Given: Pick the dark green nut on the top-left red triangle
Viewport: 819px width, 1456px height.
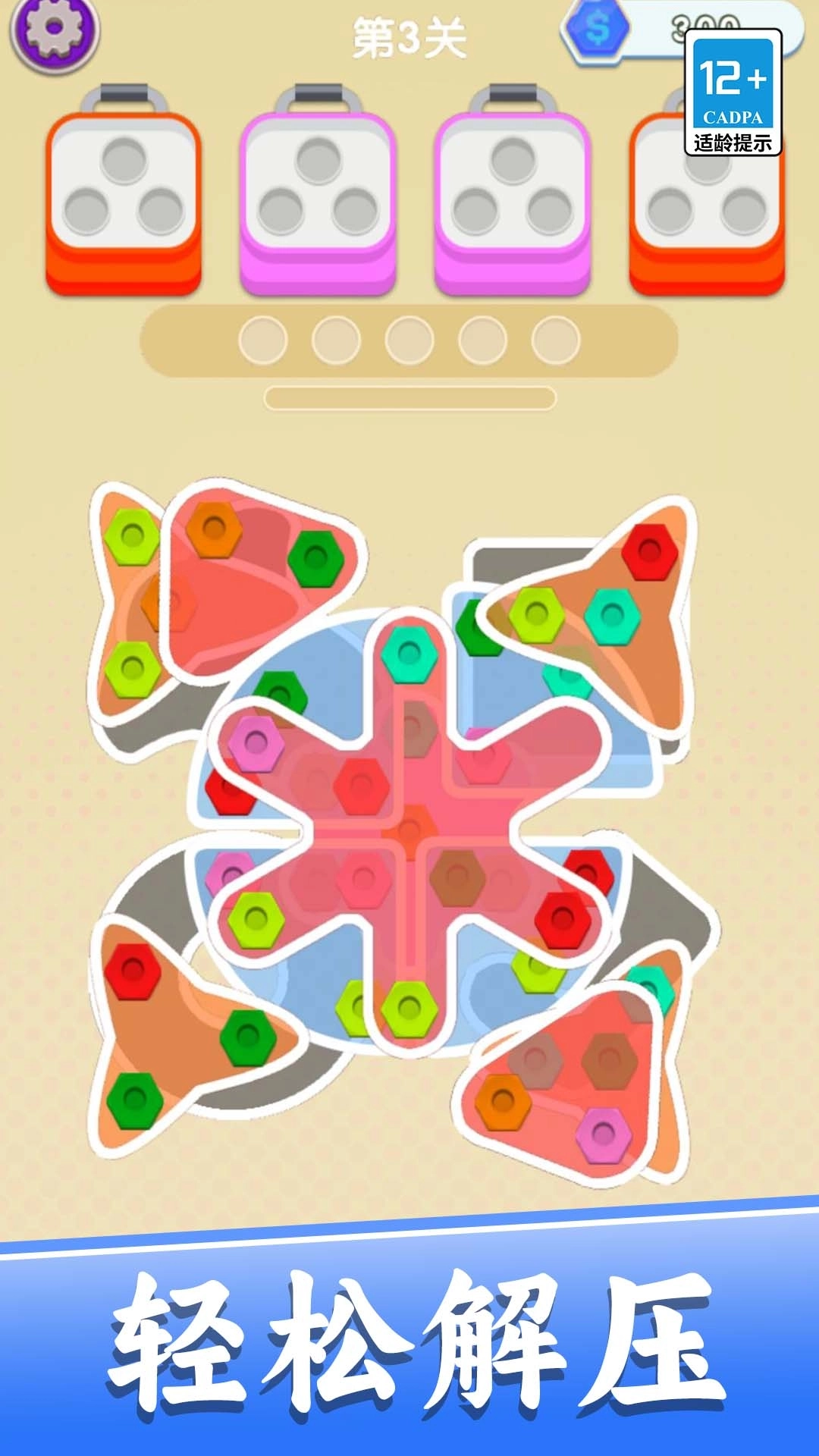Looking at the screenshot, I should 315,560.
